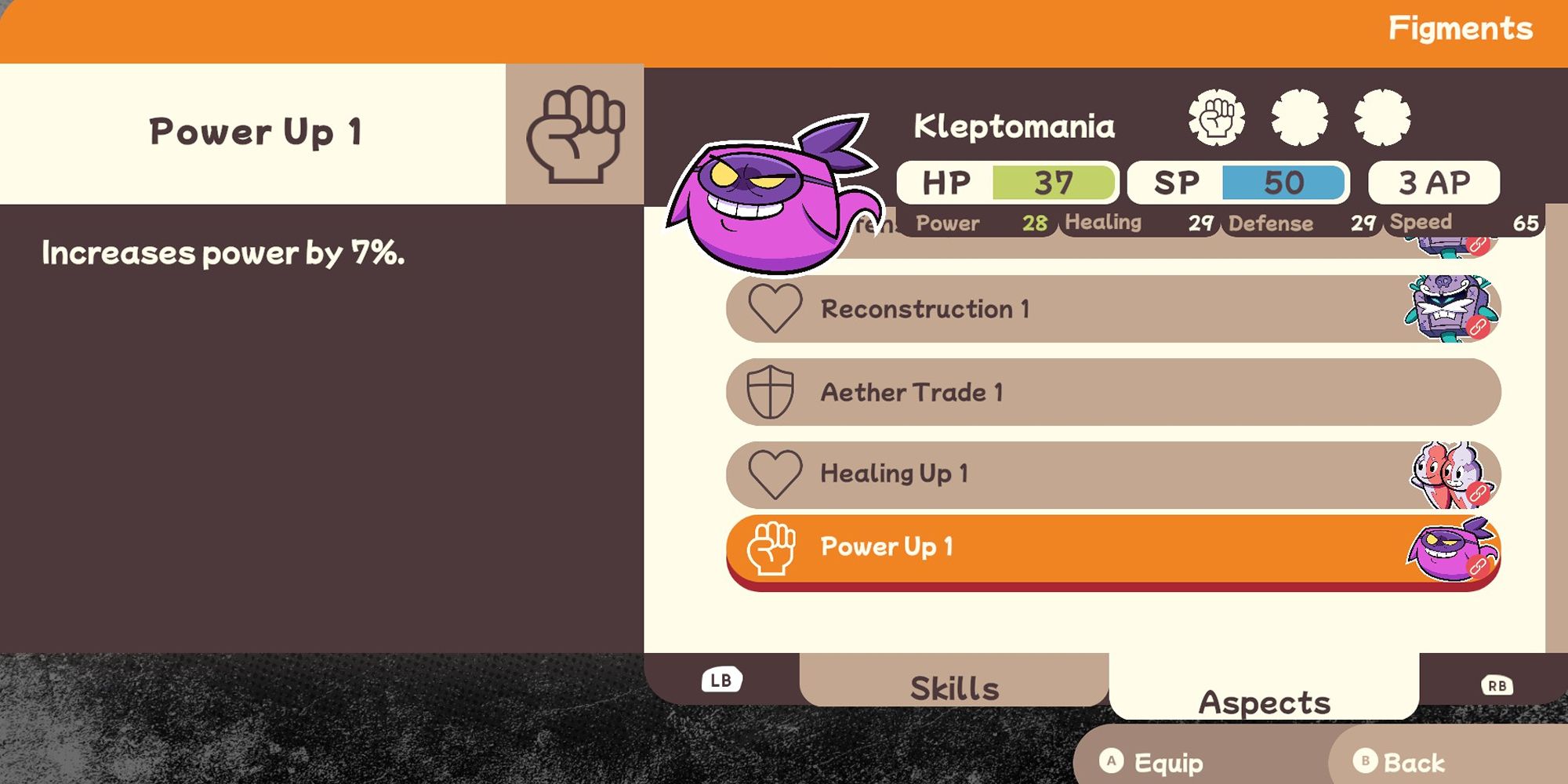Click the heart icon on Reconstruction 1
Screen dimensions: 1568x784
[775, 309]
